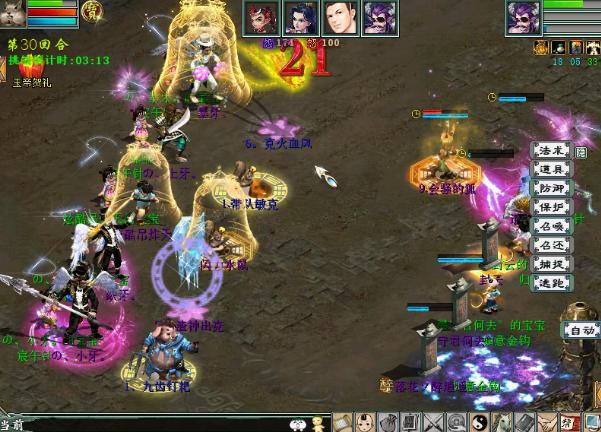Click the white horse mount icon
601x432 pixels.
pos(500,422)
